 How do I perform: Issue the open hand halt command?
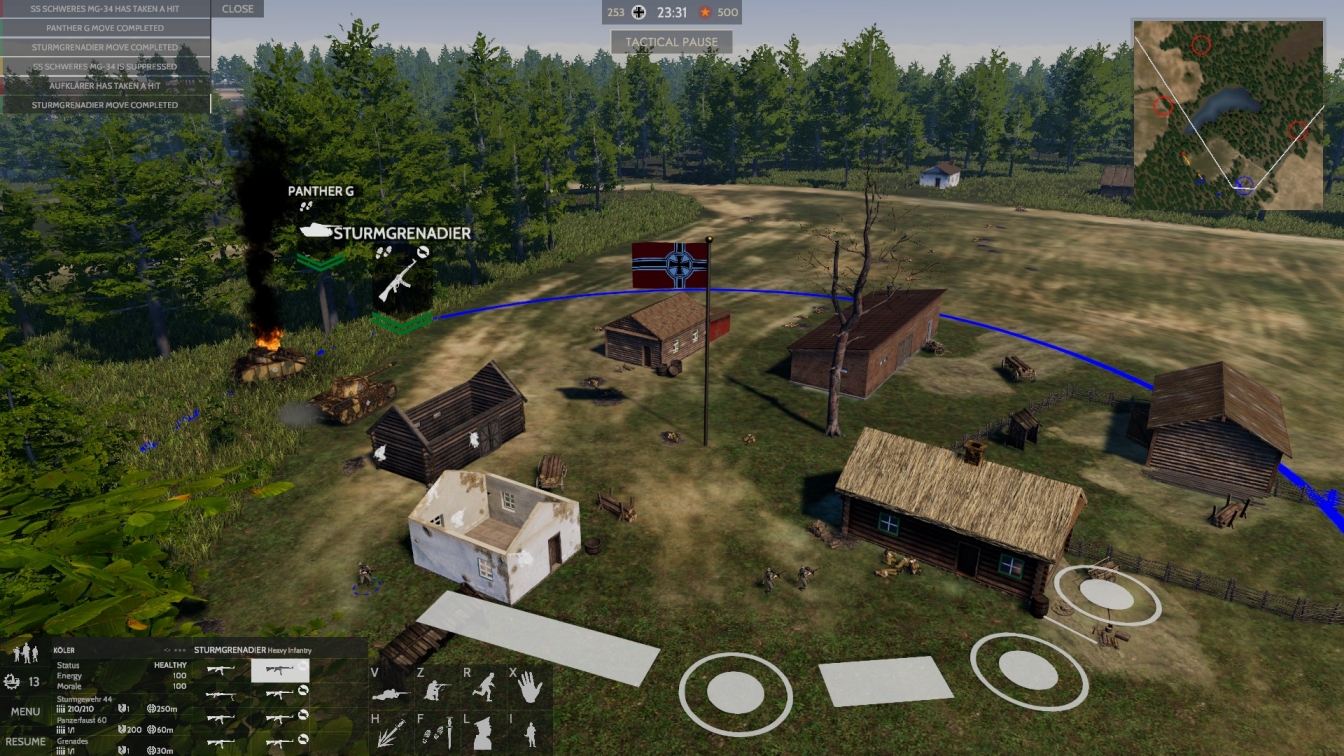pos(529,687)
